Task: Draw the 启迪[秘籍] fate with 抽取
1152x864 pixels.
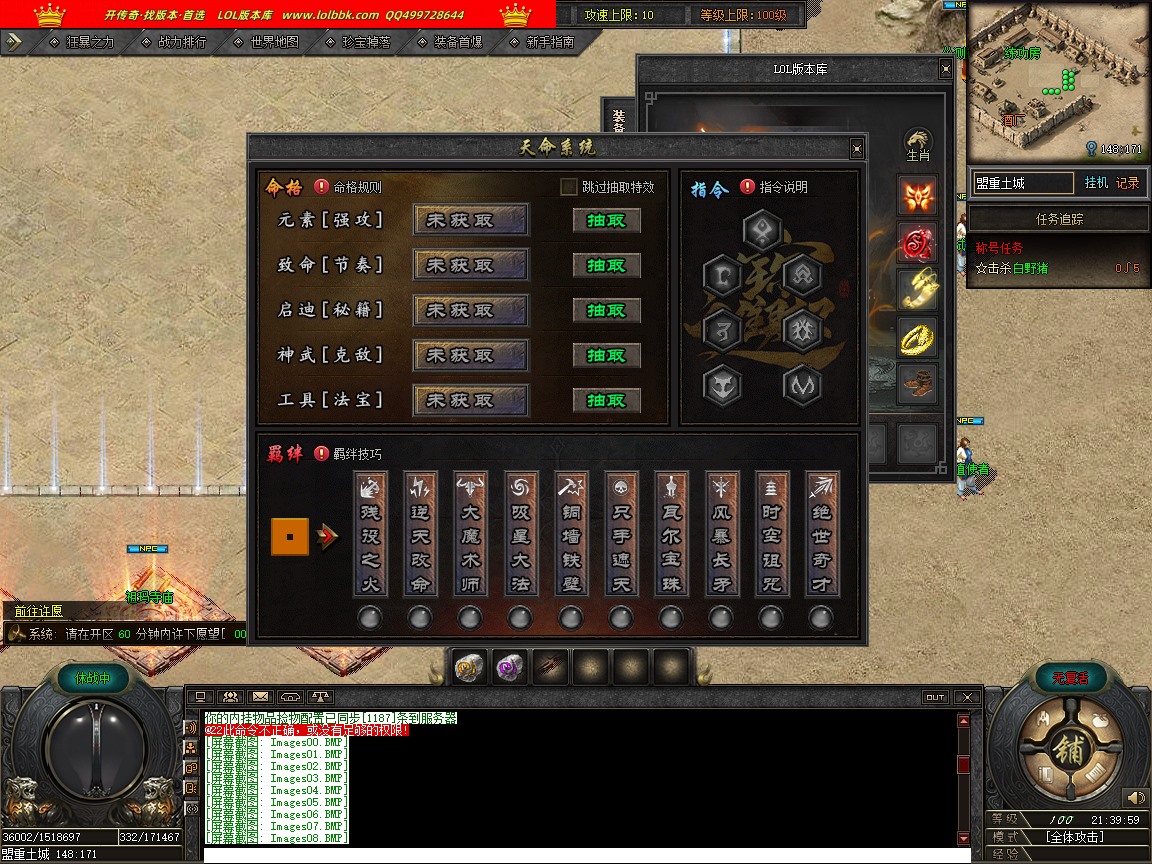Action: click(x=606, y=310)
